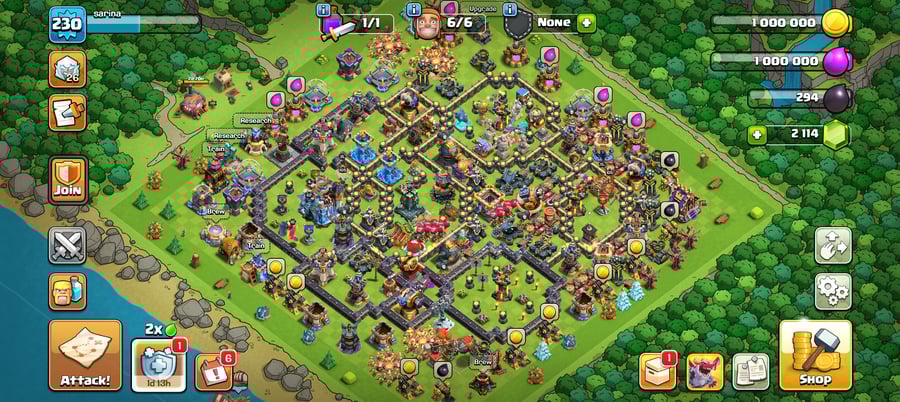Open the clipboard notes icon
This screenshot has height=402, width=900.
[x=750, y=371]
